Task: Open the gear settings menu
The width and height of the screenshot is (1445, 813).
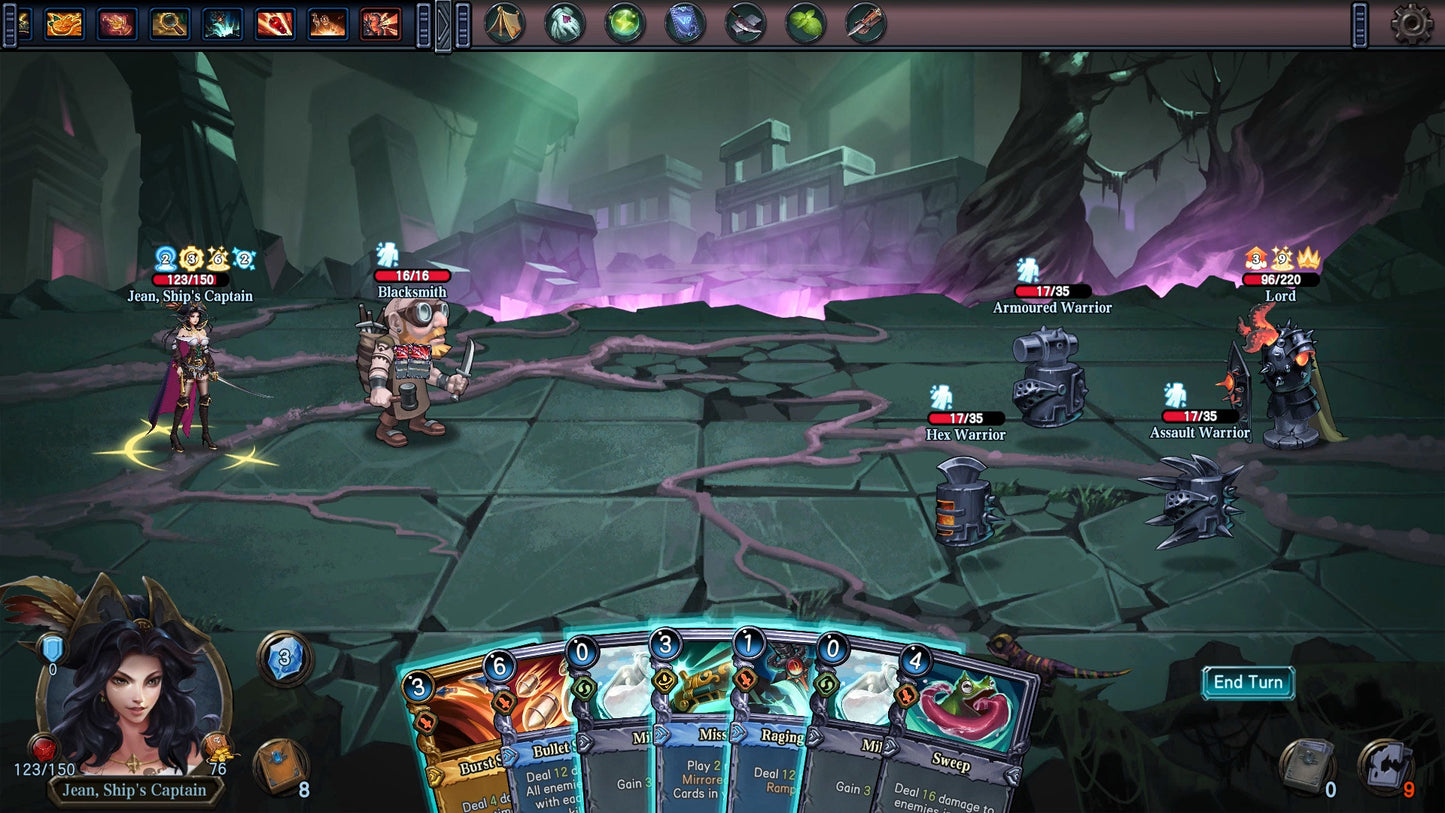Action: point(1411,24)
